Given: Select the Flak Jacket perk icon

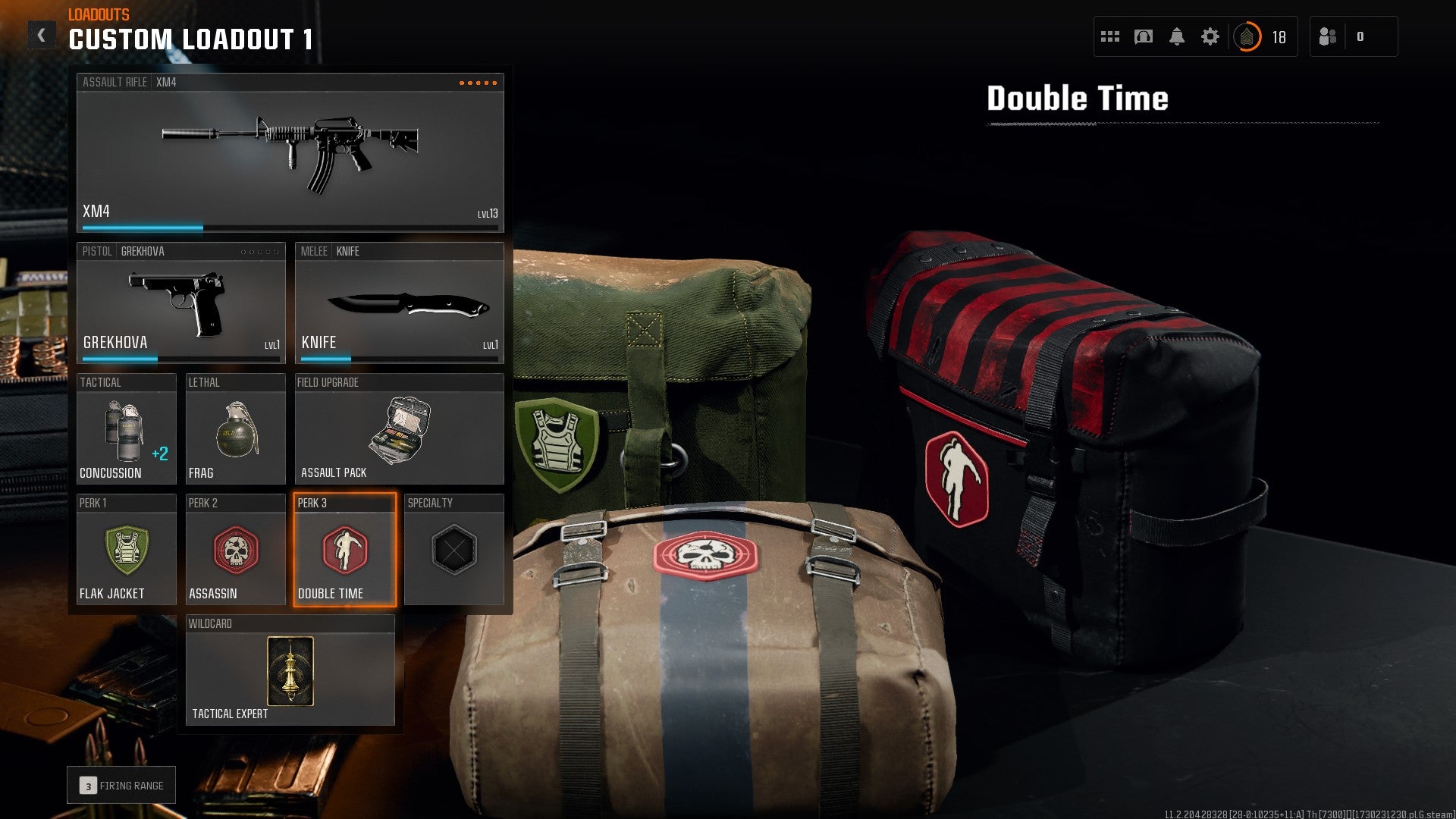Looking at the screenshot, I should 126,550.
